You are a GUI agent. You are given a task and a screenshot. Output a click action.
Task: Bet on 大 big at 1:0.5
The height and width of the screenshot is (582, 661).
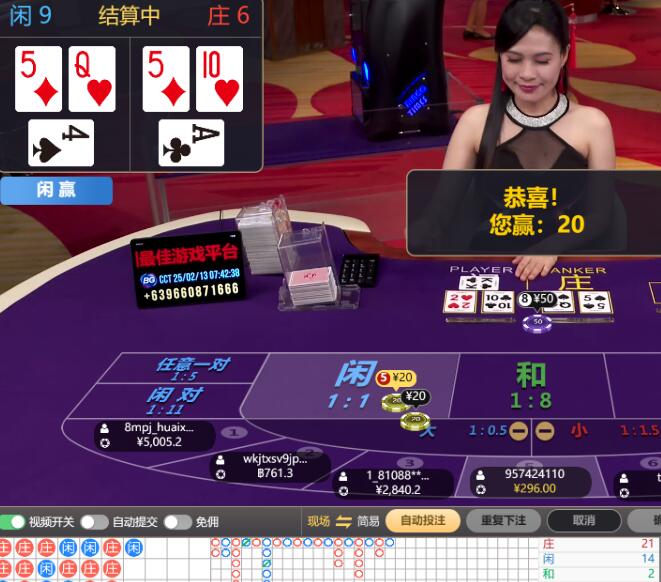point(430,431)
